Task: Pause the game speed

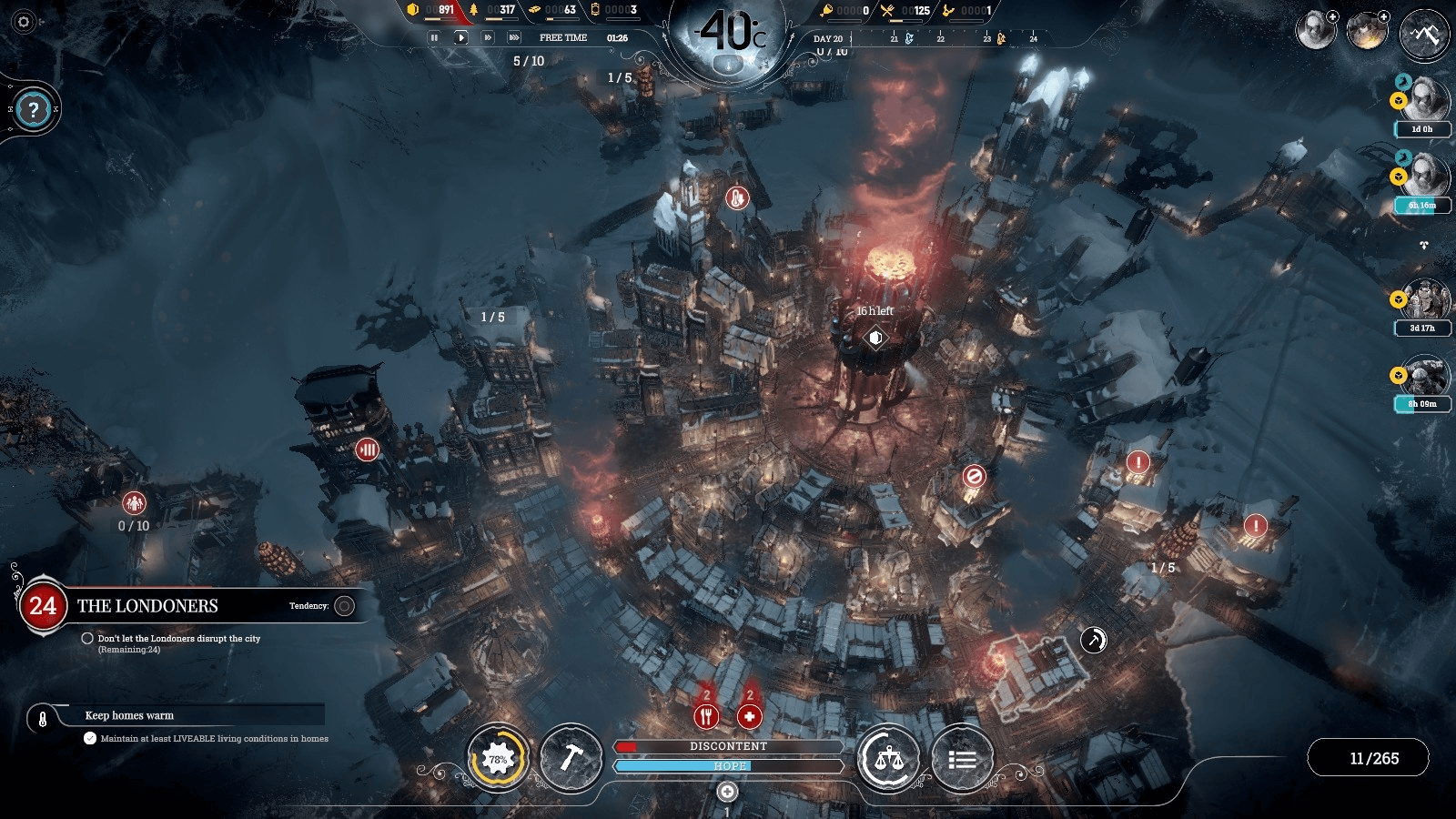Action: (x=434, y=37)
